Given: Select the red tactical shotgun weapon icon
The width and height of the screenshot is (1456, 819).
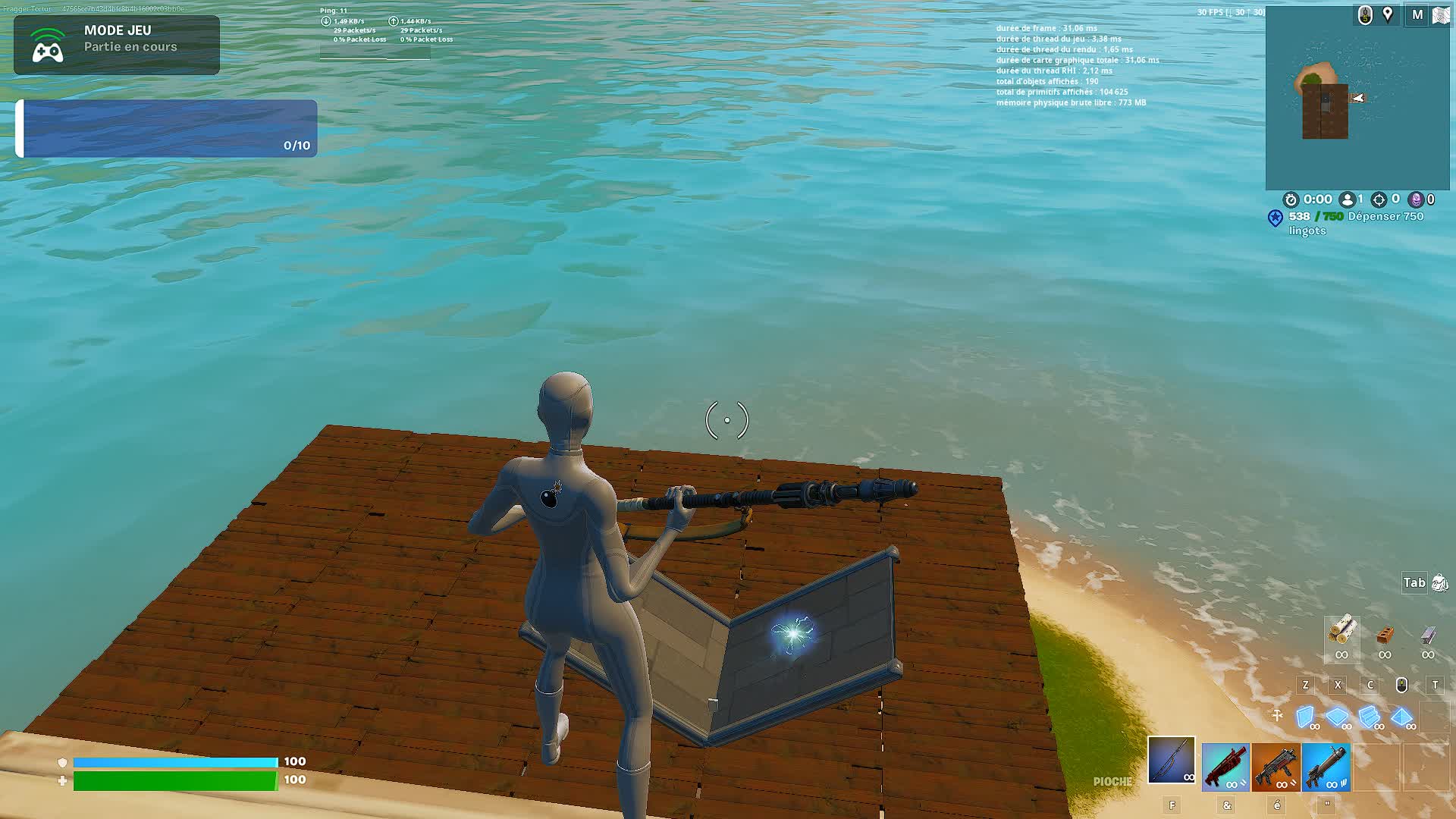Looking at the screenshot, I should 1226,767.
